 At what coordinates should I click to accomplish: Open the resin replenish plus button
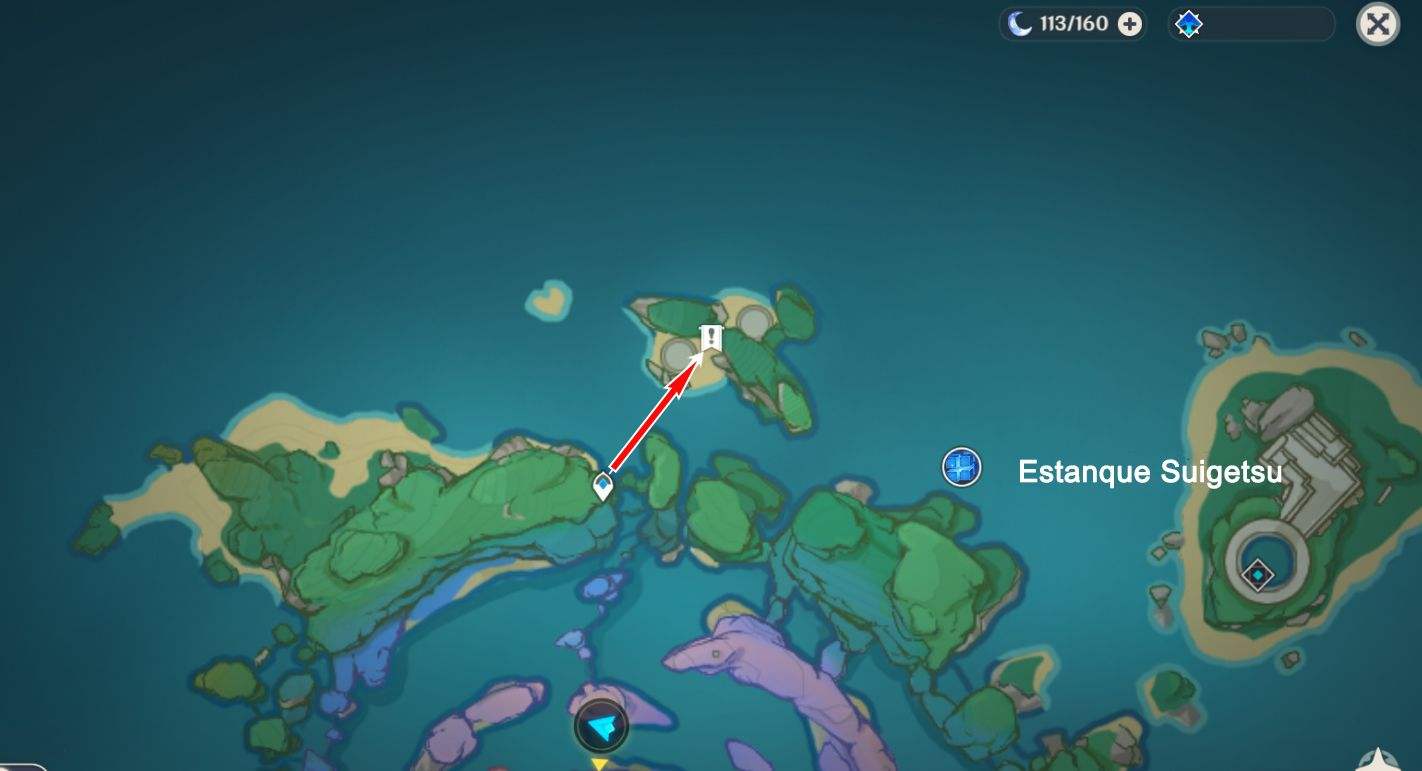1129,23
